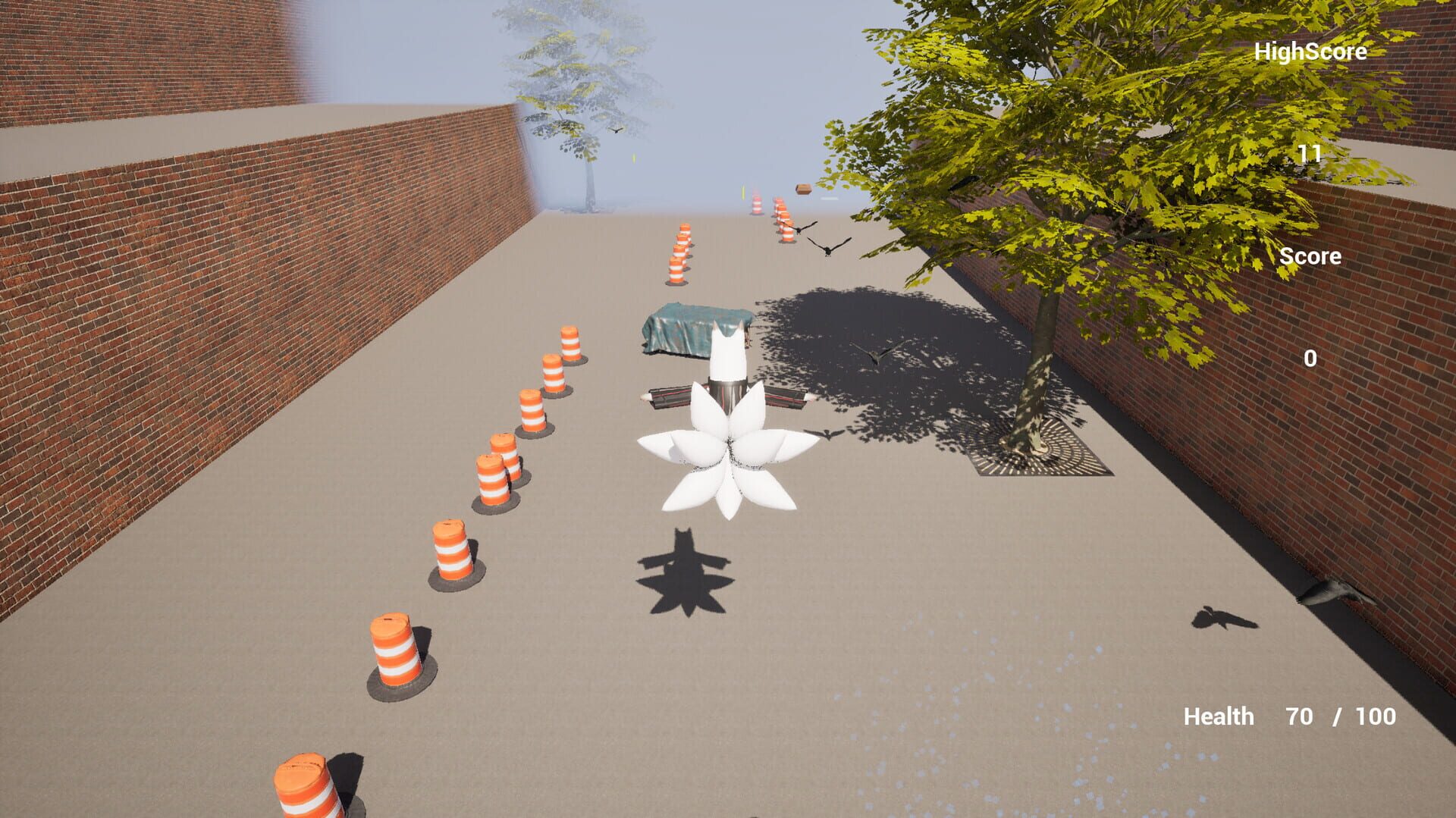Click the bird shadow on the right pavement
The image size is (1456, 818).
pyautogui.click(x=1221, y=616)
